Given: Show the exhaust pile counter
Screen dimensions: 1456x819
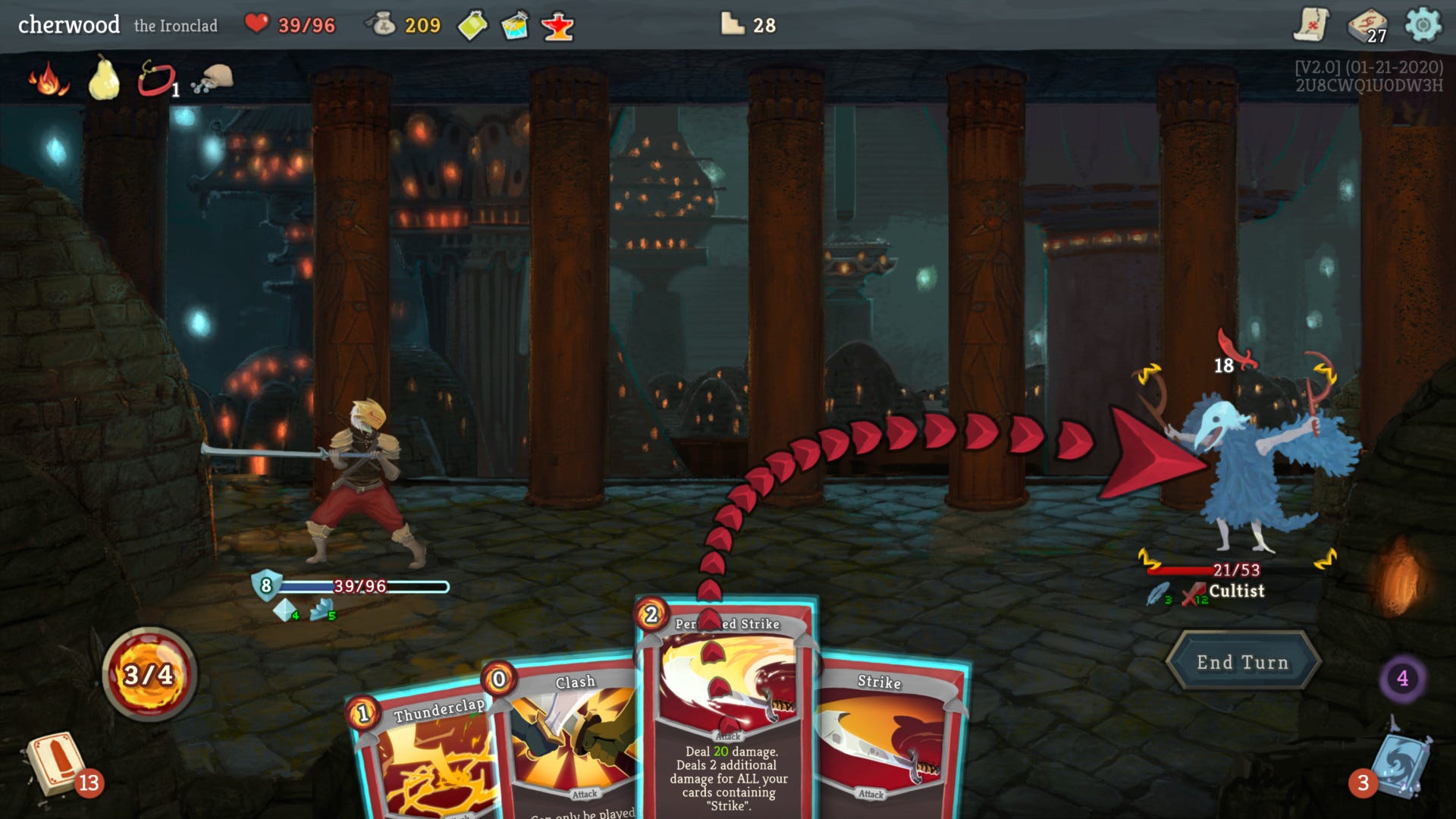Looking at the screenshot, I should (1402, 678).
